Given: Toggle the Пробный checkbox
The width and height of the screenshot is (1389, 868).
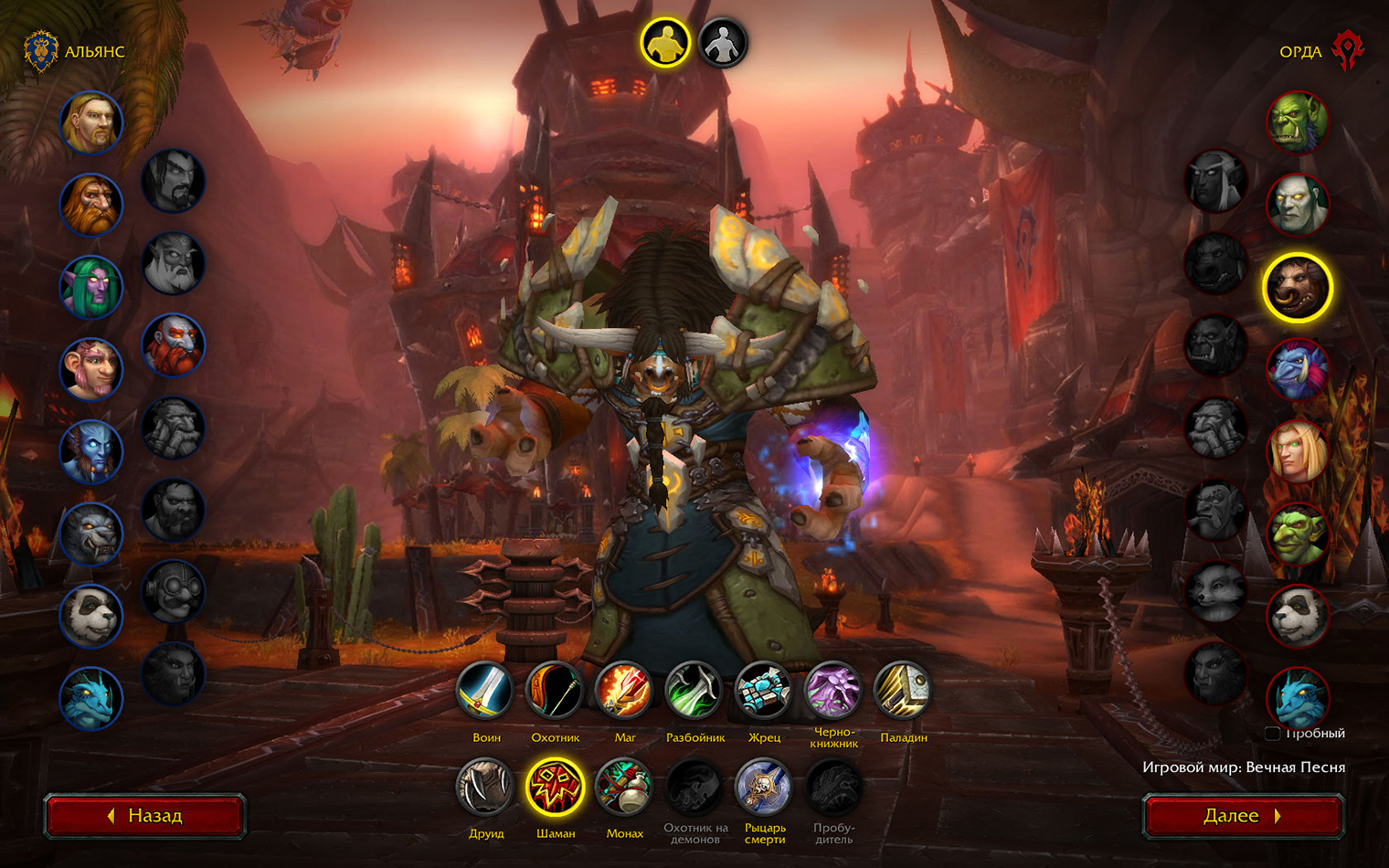Looking at the screenshot, I should [x=1272, y=734].
